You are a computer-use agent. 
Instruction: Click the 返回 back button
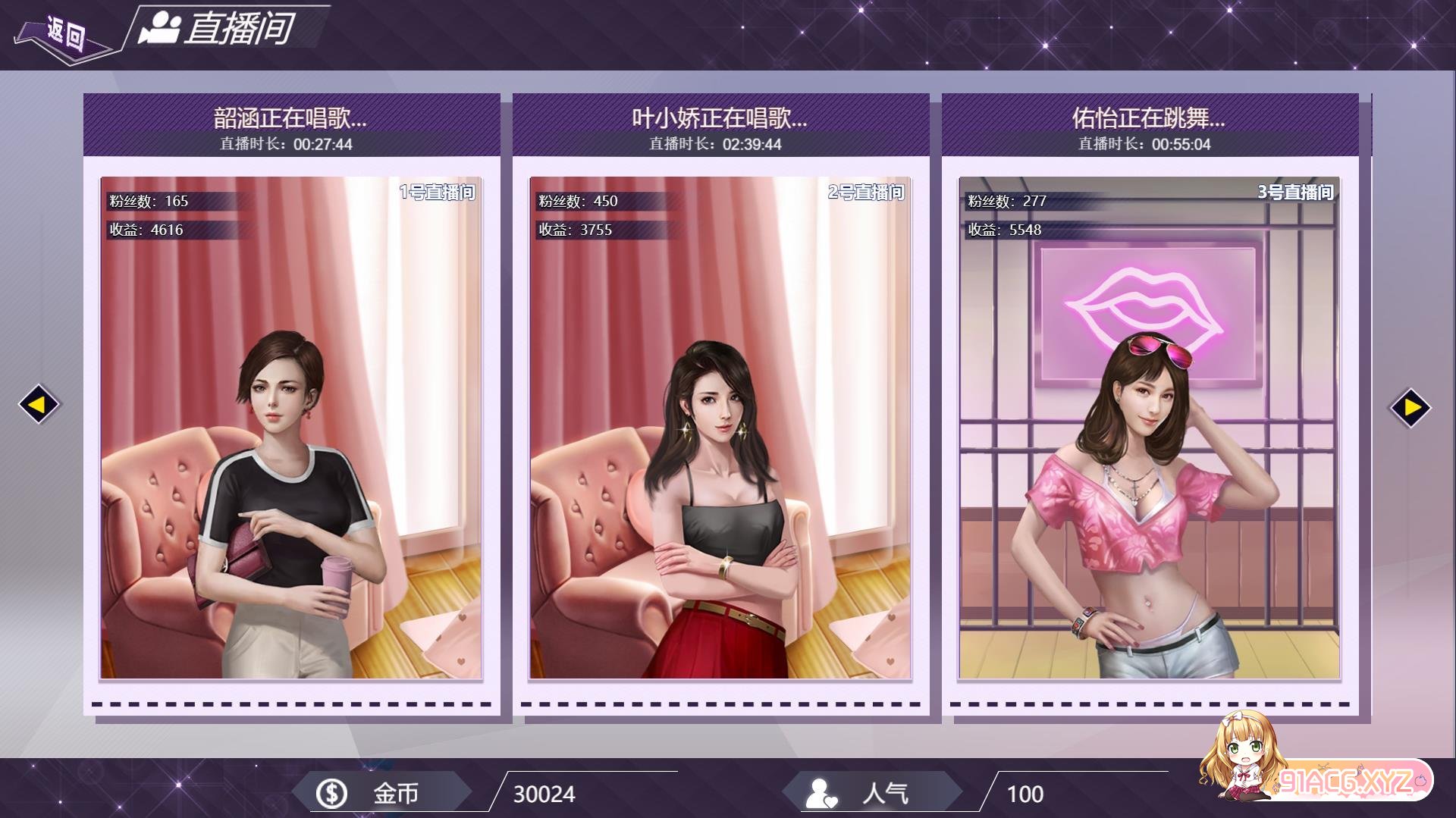[64, 34]
